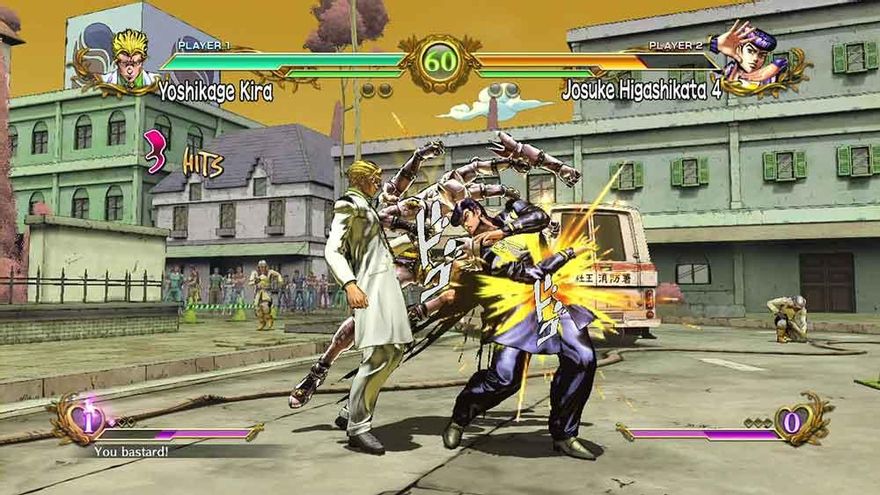Image resolution: width=880 pixels, height=495 pixels.
Task: Click Josuke Higashikata's character portrait
Action: pos(752,56)
